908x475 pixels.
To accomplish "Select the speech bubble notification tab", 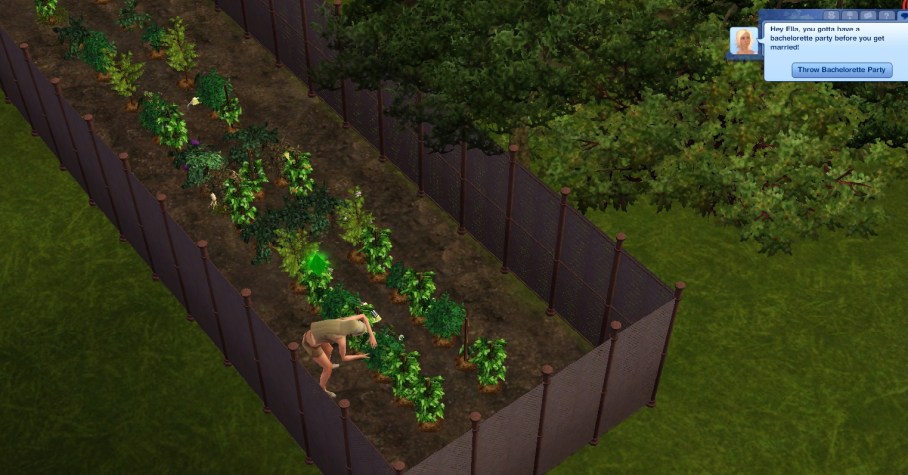I will (868, 15).
